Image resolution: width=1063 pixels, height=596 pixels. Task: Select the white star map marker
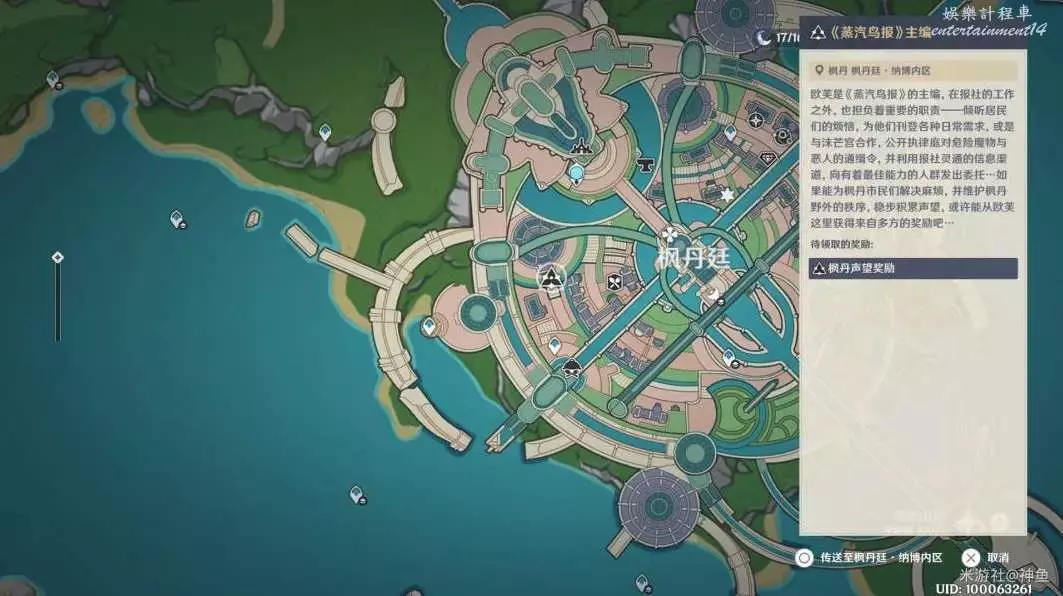(x=727, y=194)
